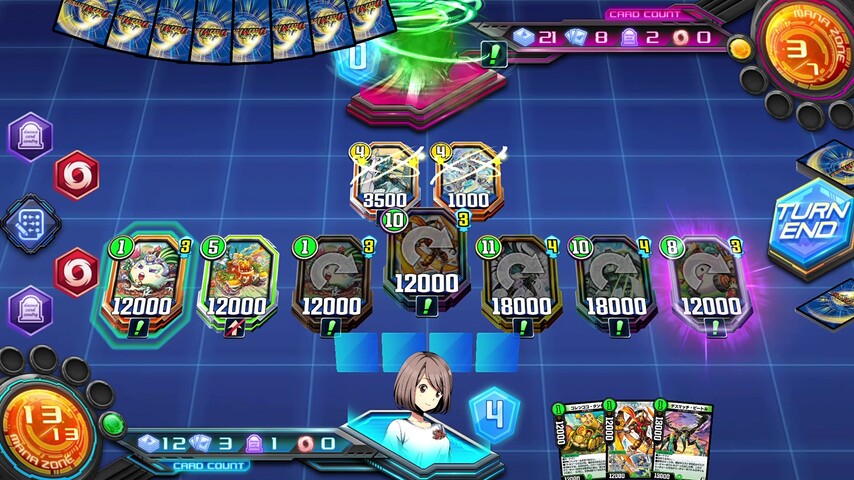
Task: Open the upper purple graveyard icon
Action: coord(32,136)
